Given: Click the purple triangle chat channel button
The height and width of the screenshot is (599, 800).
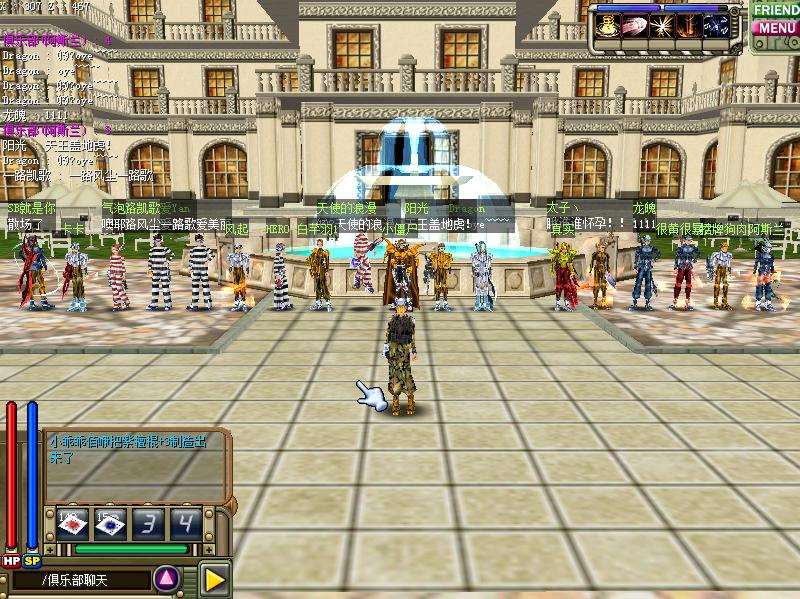Looking at the screenshot, I should click(167, 578).
